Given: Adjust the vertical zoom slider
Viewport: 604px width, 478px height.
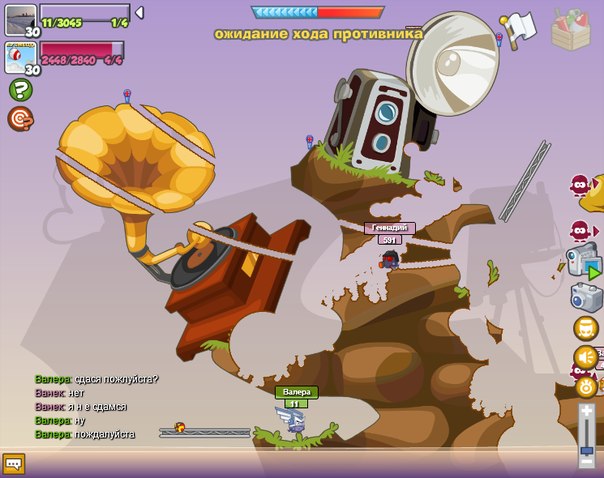Looking at the screenshot, I should coord(586,435).
